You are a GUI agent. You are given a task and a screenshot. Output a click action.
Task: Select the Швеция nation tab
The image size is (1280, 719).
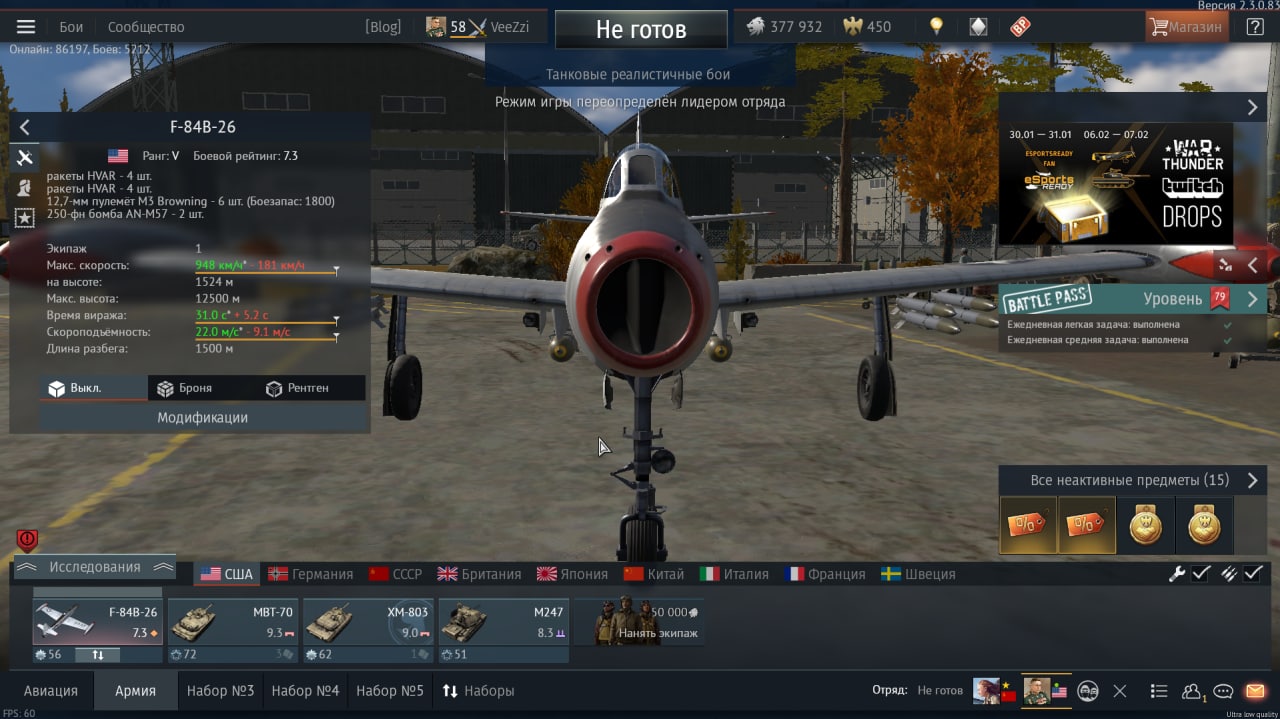(918, 574)
